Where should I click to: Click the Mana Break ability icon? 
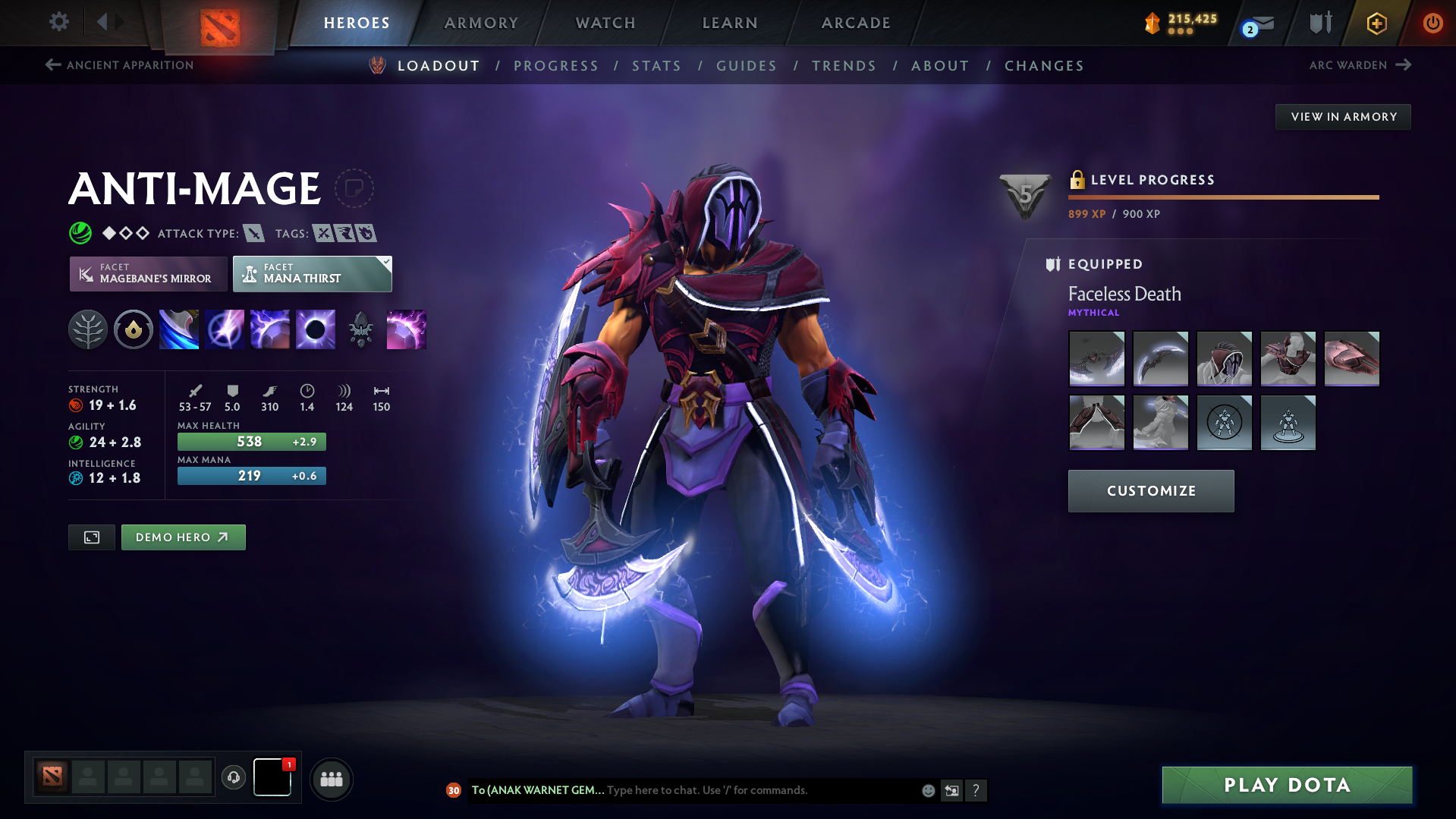click(179, 329)
